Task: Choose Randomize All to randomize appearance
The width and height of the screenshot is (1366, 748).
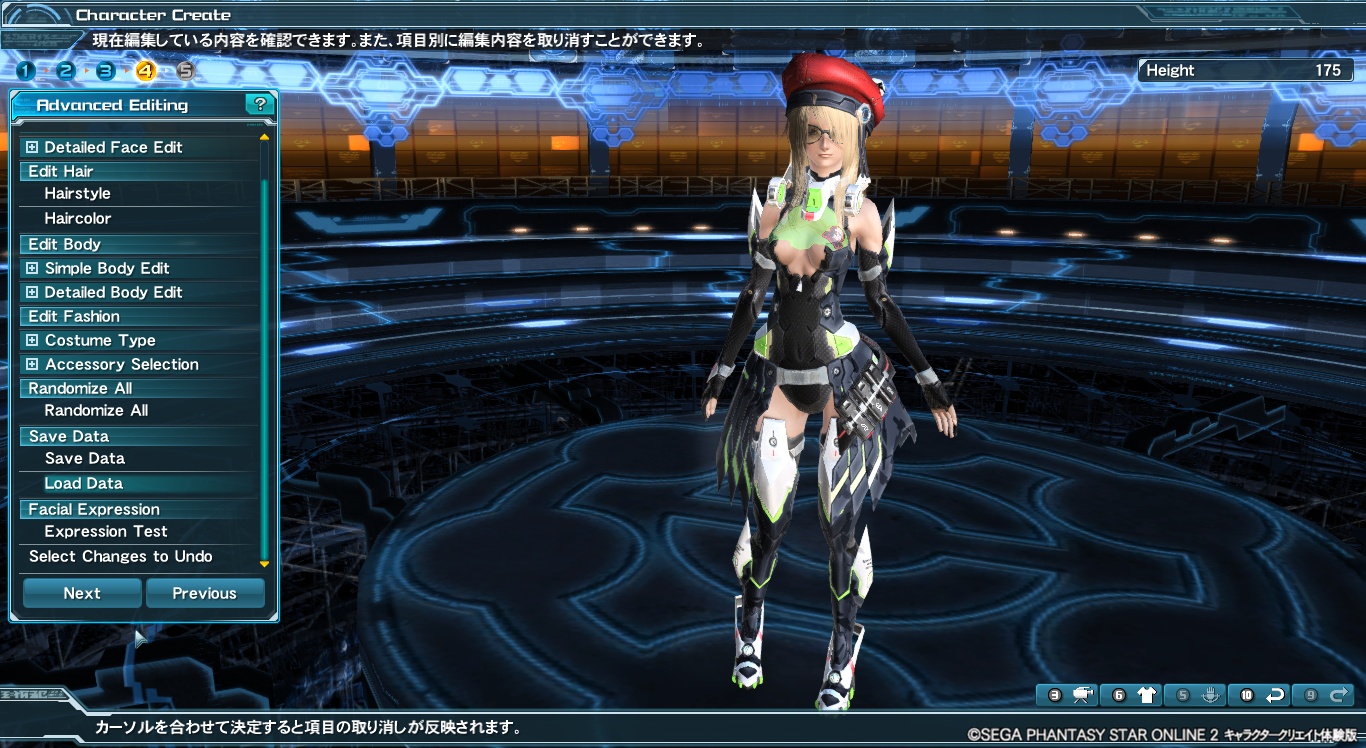Action: (x=96, y=410)
